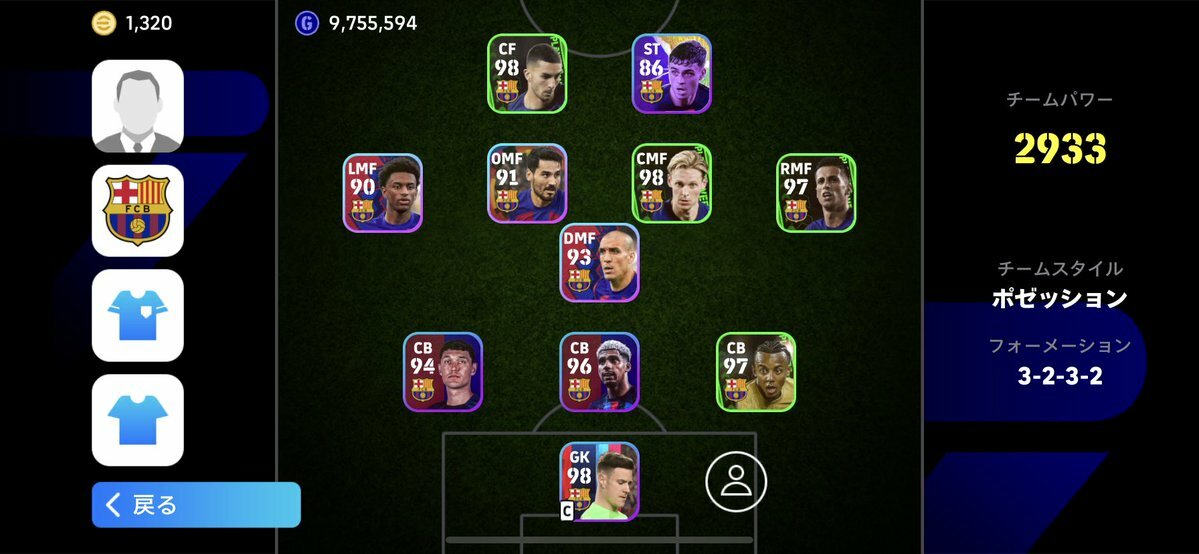Select the GK 98 goalkeeper card
The height and width of the screenshot is (554, 1199).
(x=599, y=481)
